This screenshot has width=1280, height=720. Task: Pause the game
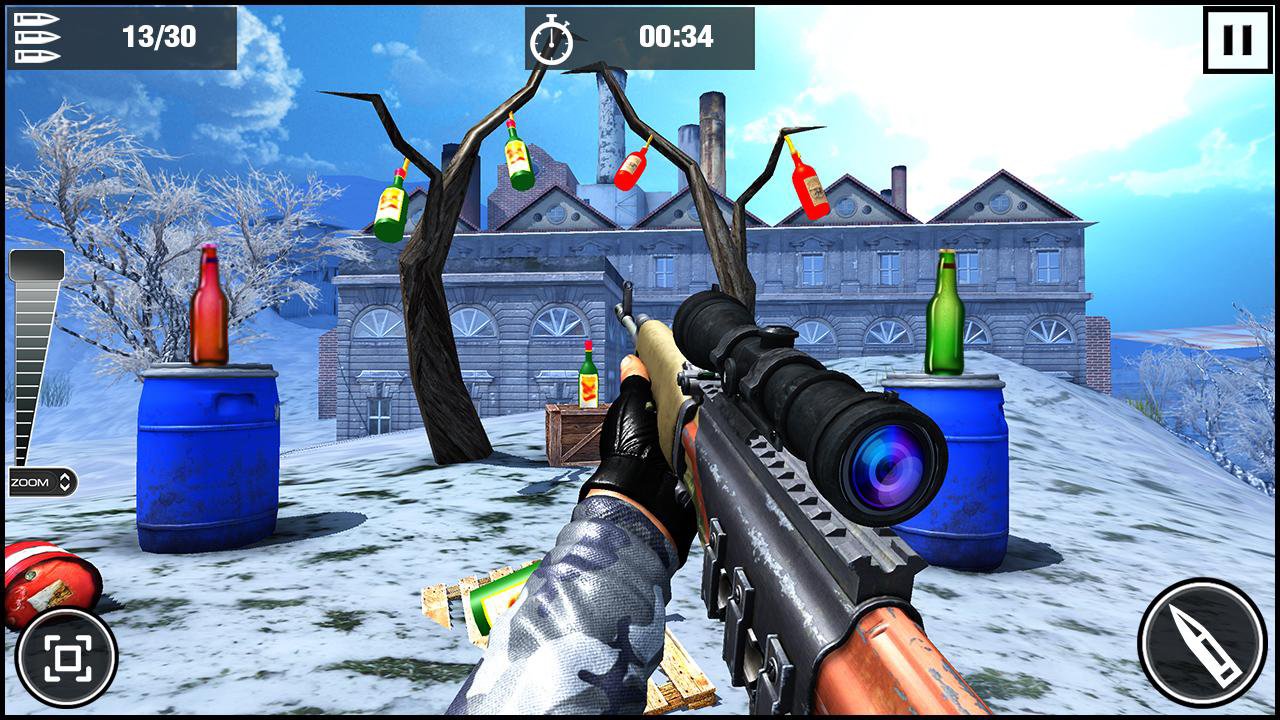coord(1237,41)
